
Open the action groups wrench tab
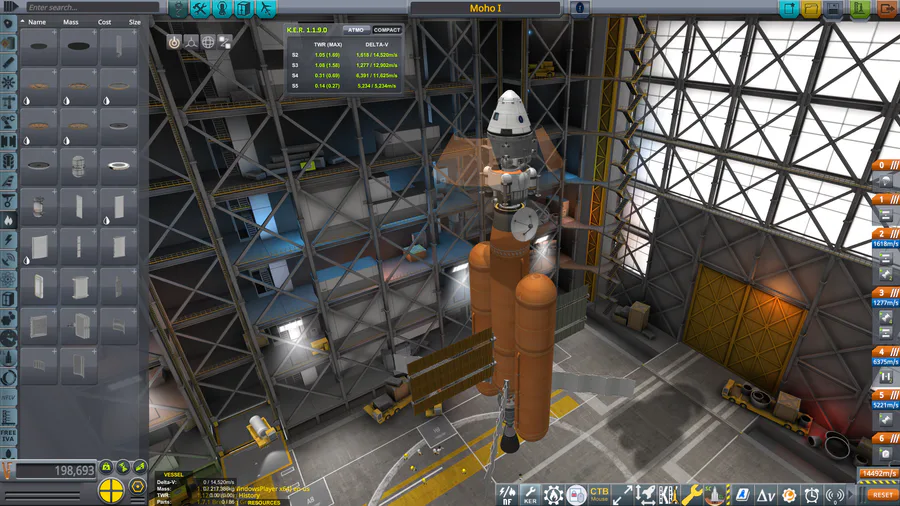[x=200, y=9]
